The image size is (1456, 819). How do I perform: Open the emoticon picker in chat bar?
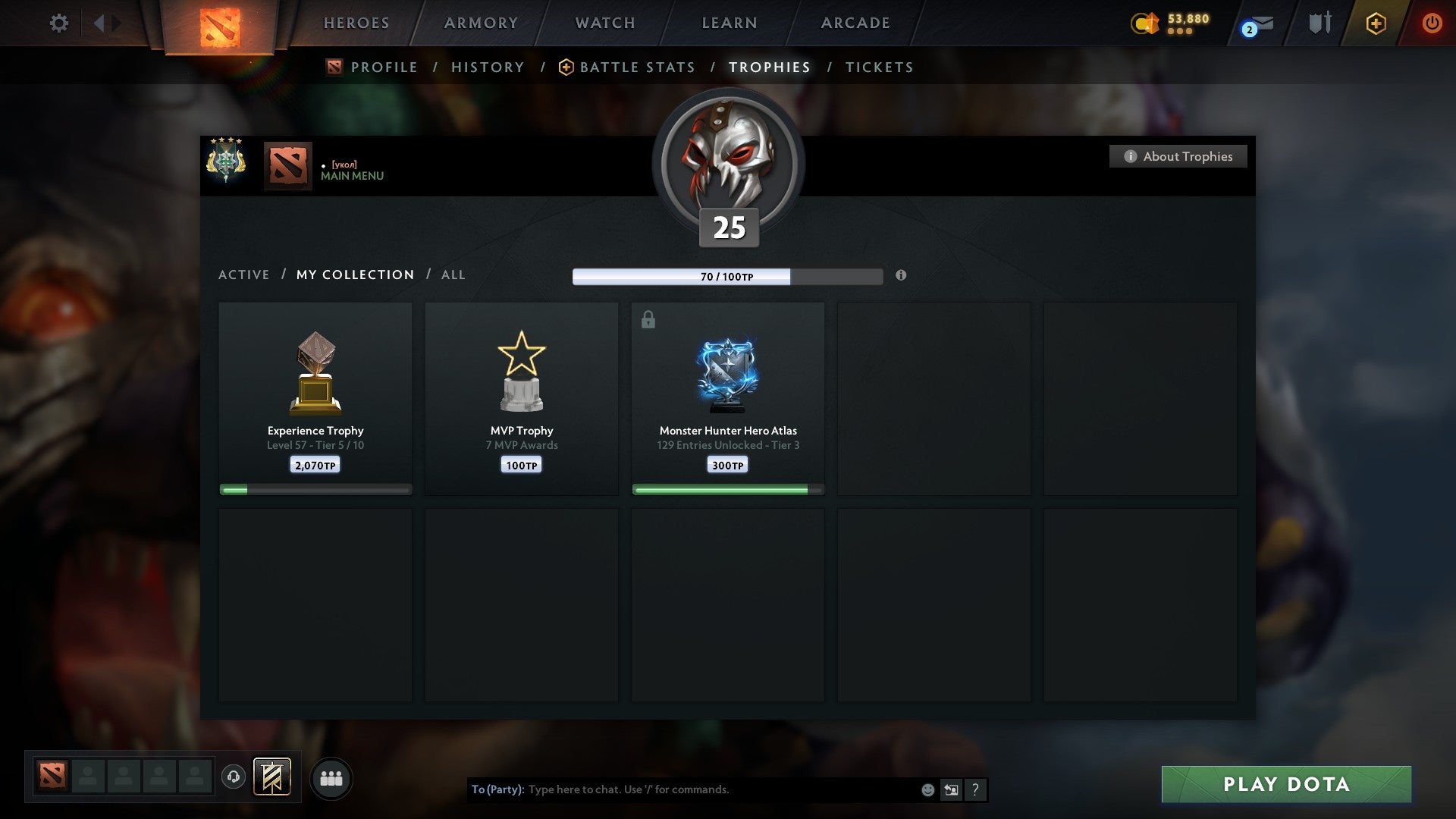click(x=927, y=789)
